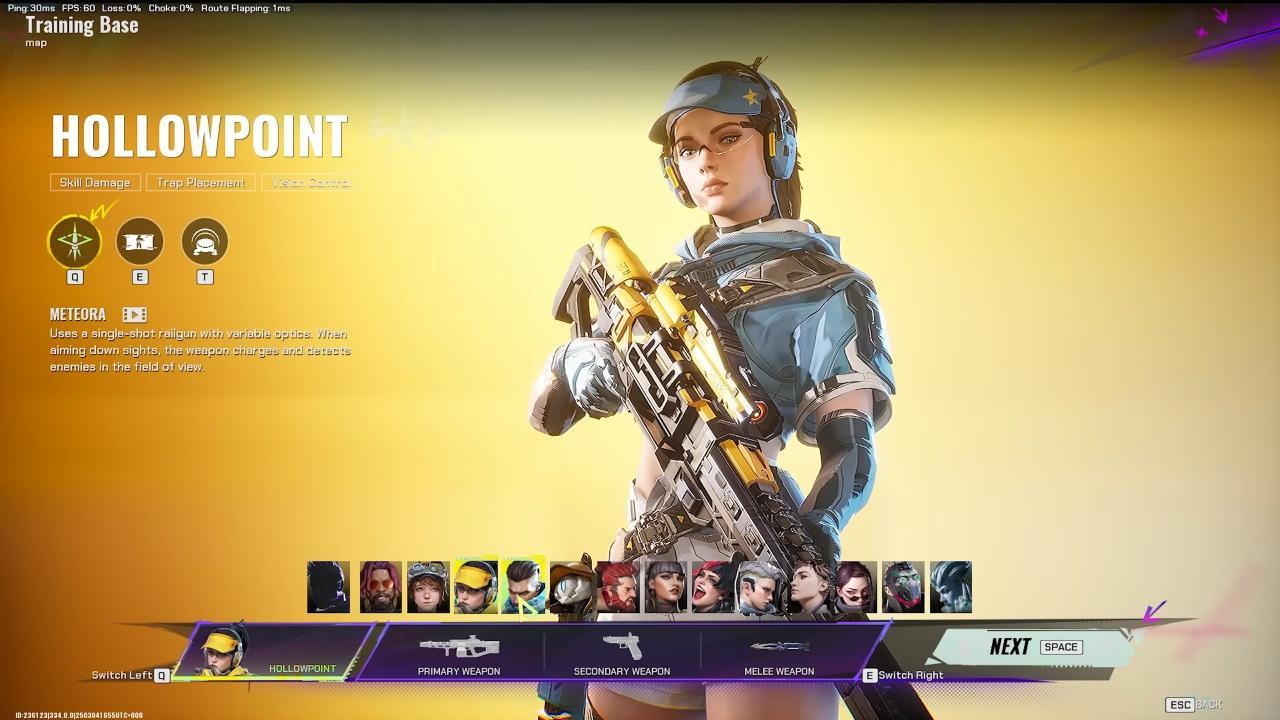Show the wall-scan ability bound to E
The width and height of the screenshot is (1280, 720).
140,242
